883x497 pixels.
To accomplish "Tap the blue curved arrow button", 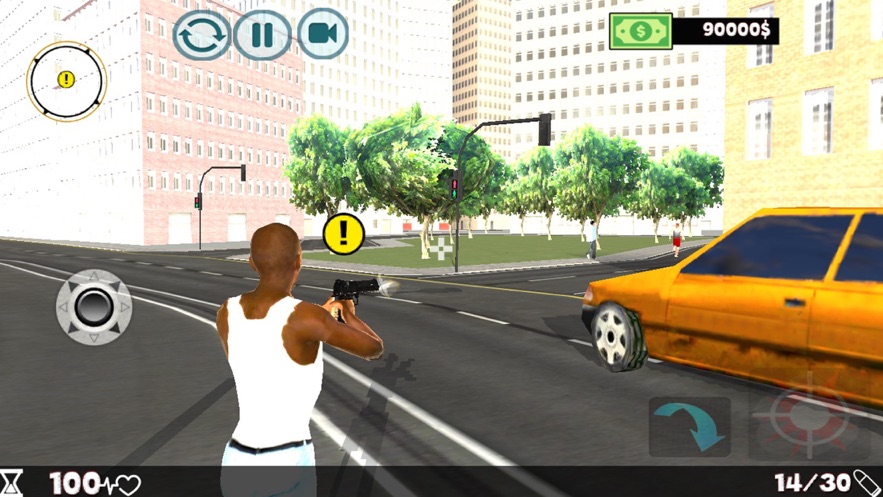I will tap(690, 426).
